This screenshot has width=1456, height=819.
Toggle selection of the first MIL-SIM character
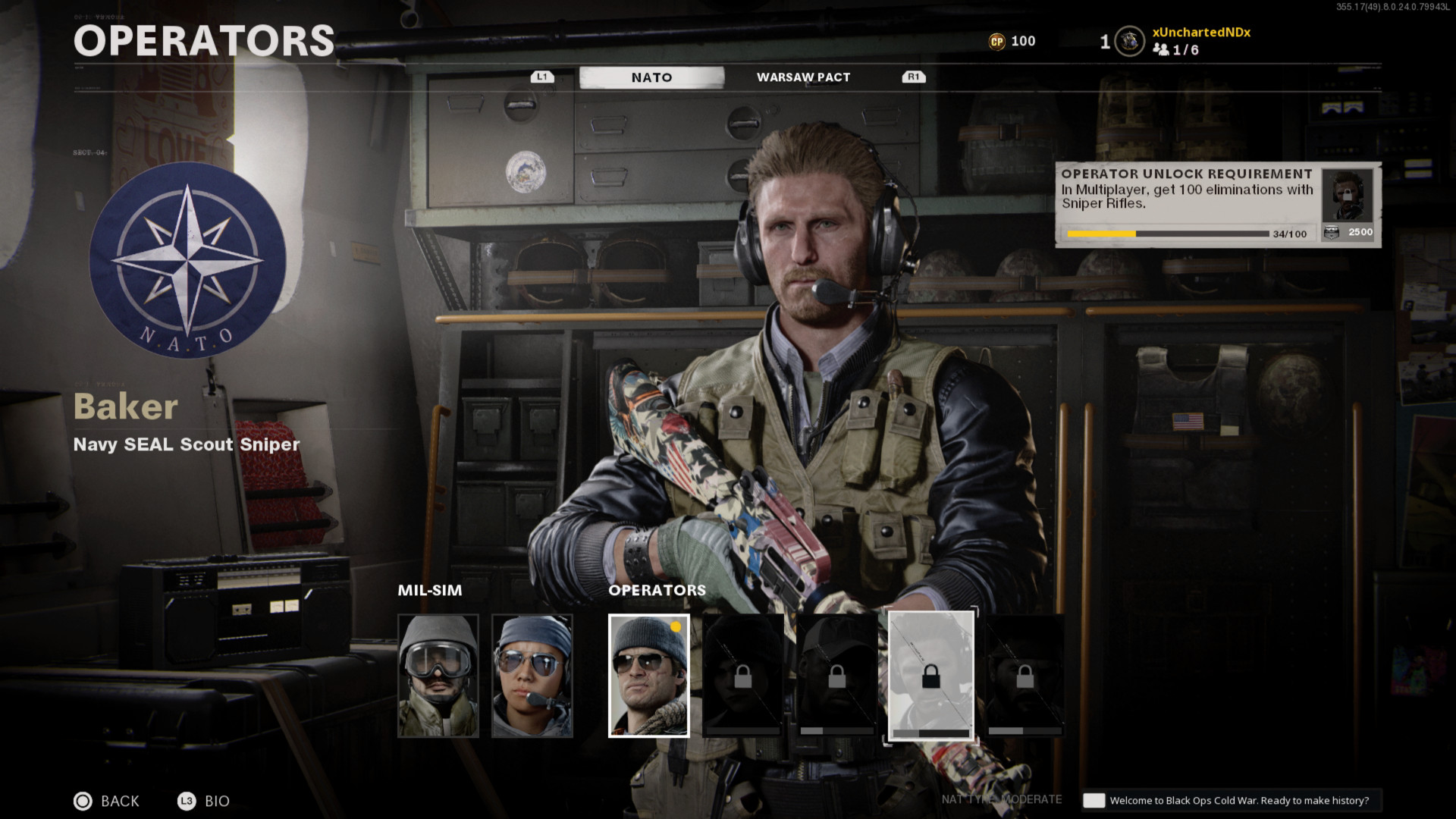pos(437,675)
